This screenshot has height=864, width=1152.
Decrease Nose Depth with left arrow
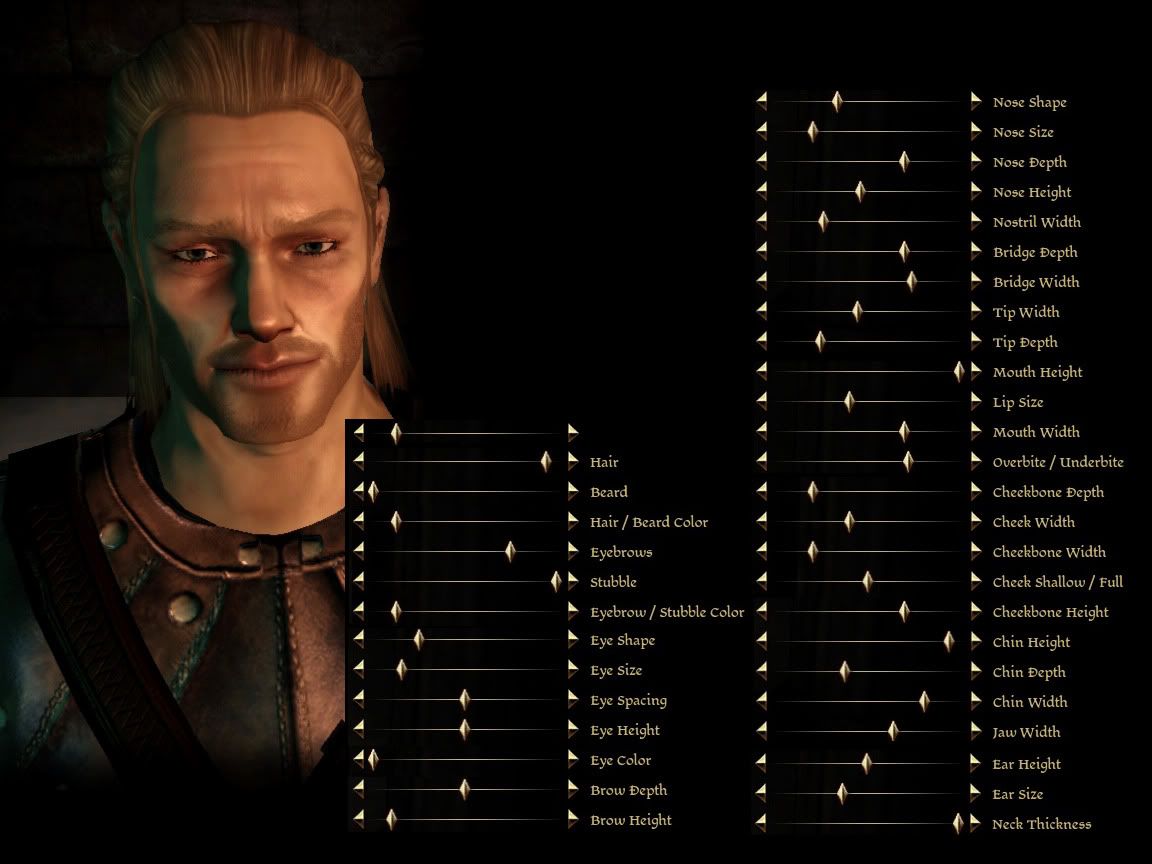(761, 161)
